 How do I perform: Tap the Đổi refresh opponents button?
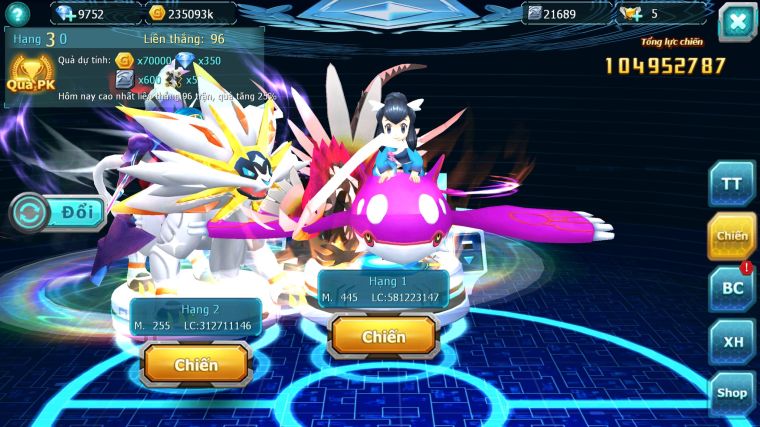(x=60, y=213)
